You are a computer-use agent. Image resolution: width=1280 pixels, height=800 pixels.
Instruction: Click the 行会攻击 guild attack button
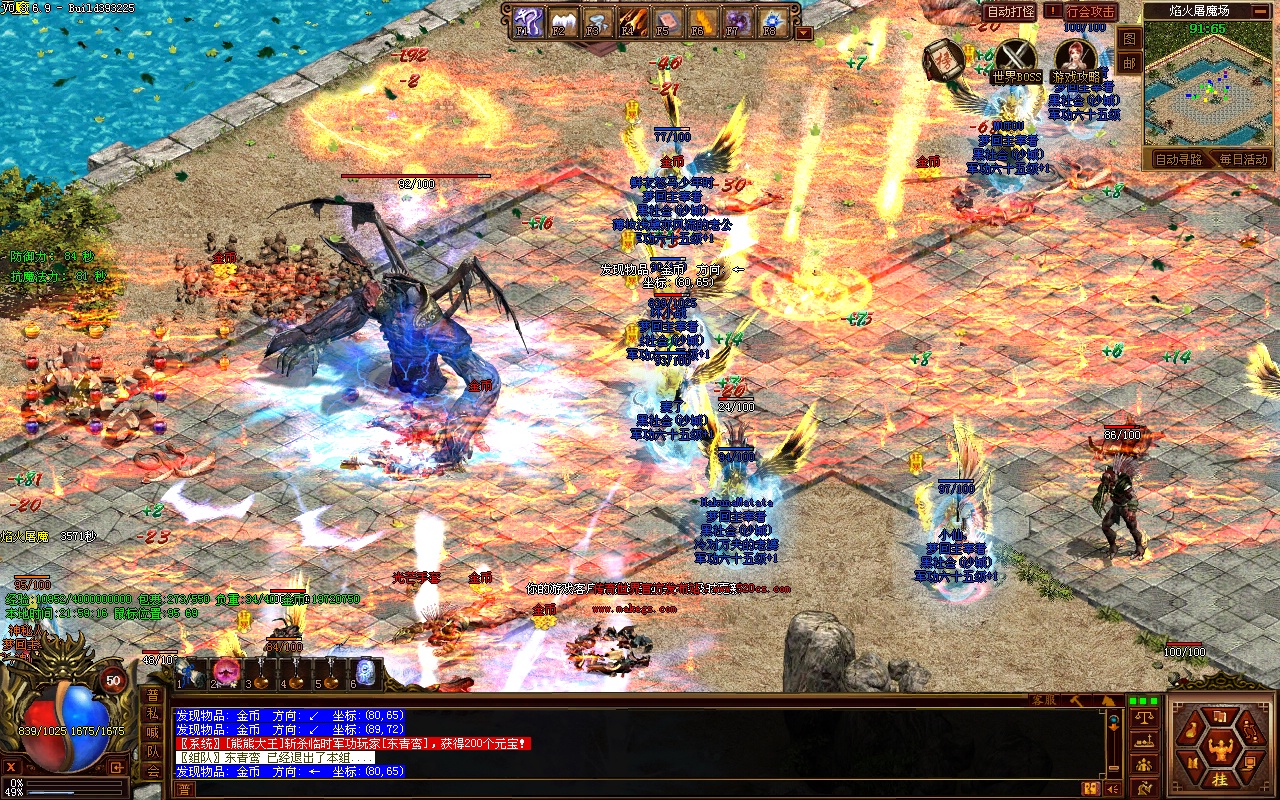1090,12
